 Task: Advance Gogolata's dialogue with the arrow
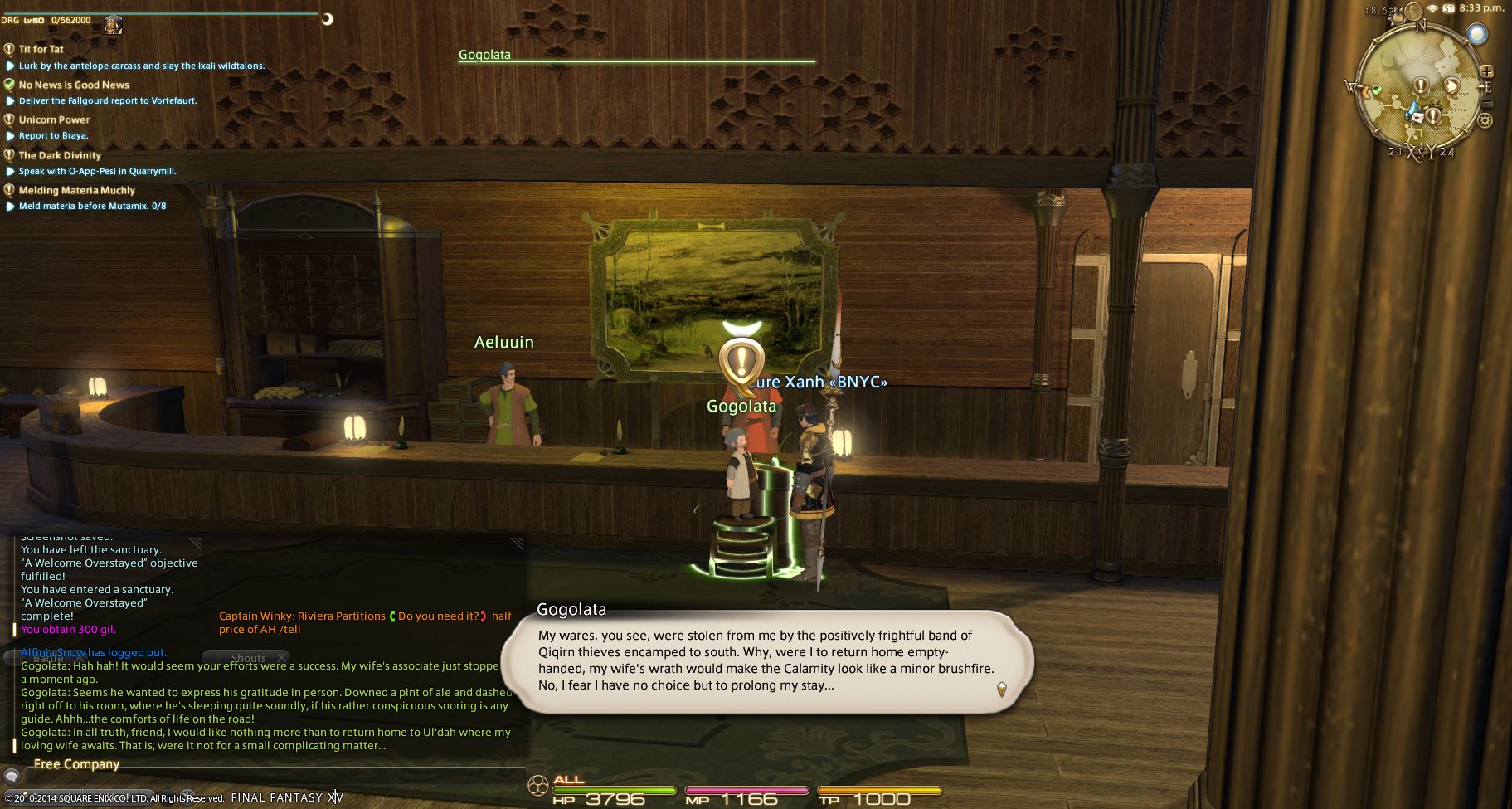pos(1001,689)
